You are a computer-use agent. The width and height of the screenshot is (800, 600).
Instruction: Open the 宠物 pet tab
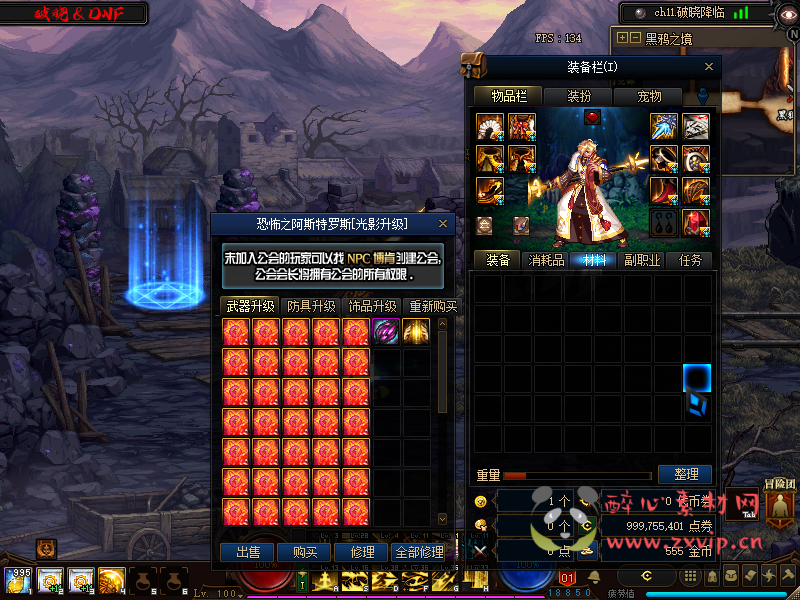(649, 96)
